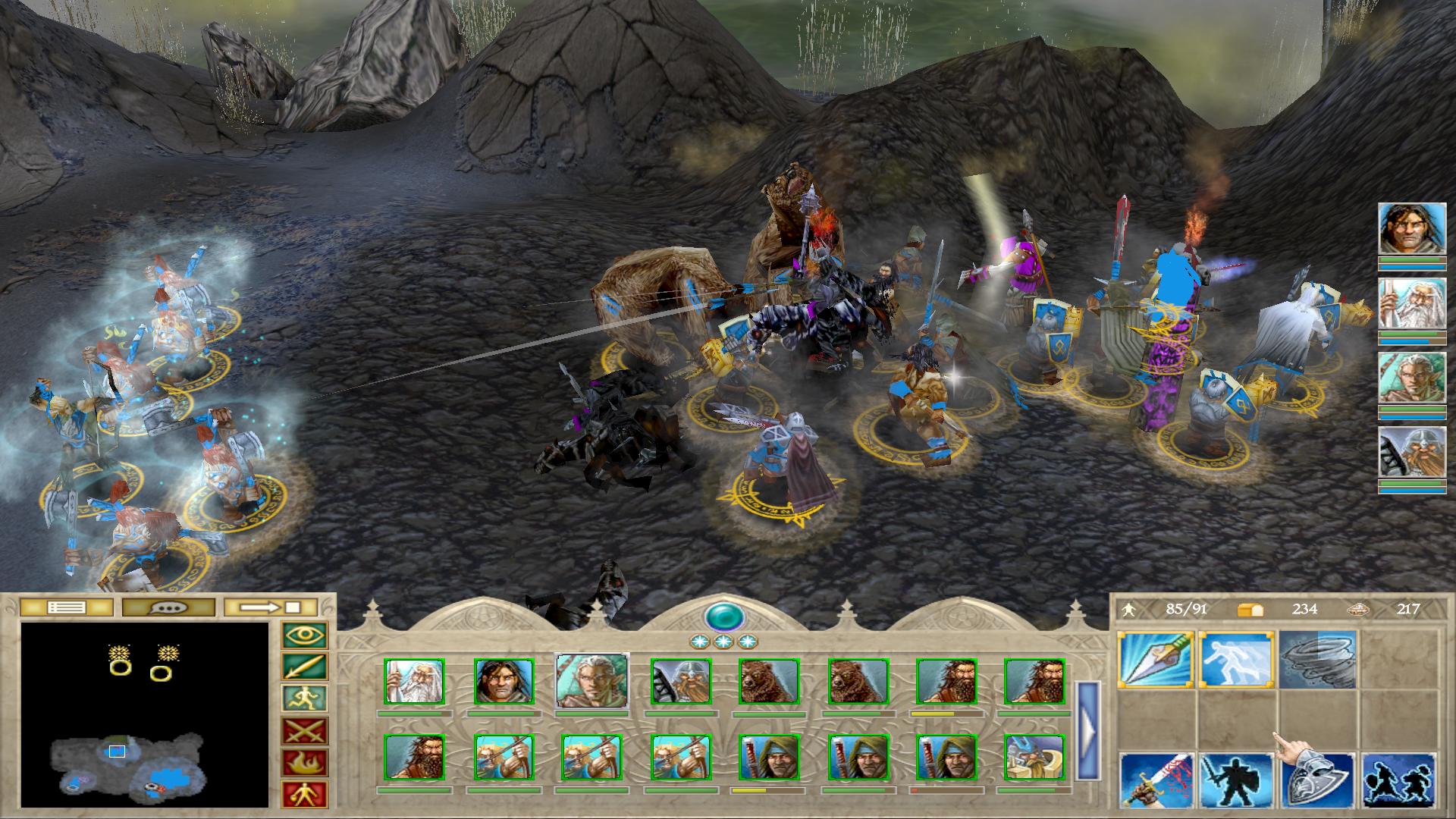Activate the crossed swords stance button

pyautogui.click(x=305, y=731)
